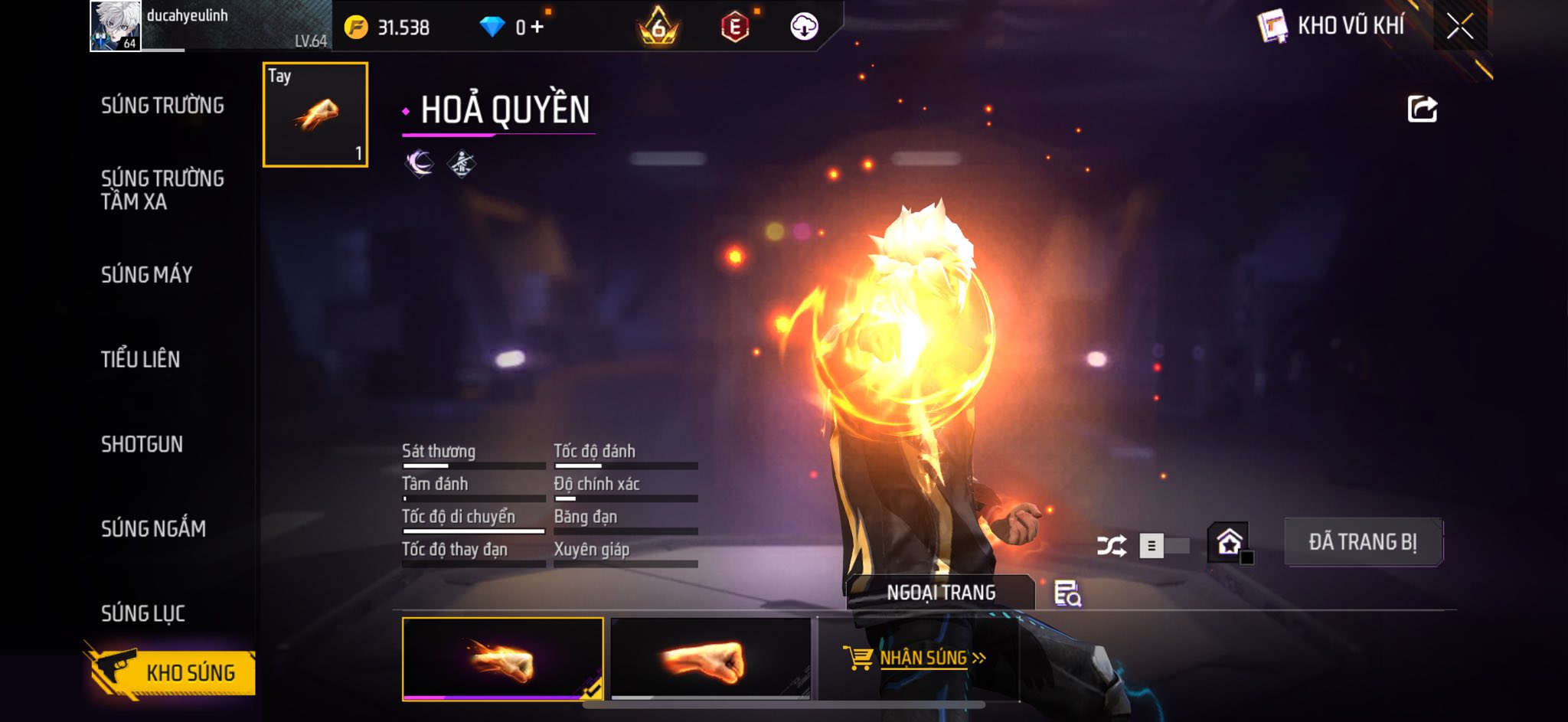Click the home star icon button

[x=1229, y=542]
